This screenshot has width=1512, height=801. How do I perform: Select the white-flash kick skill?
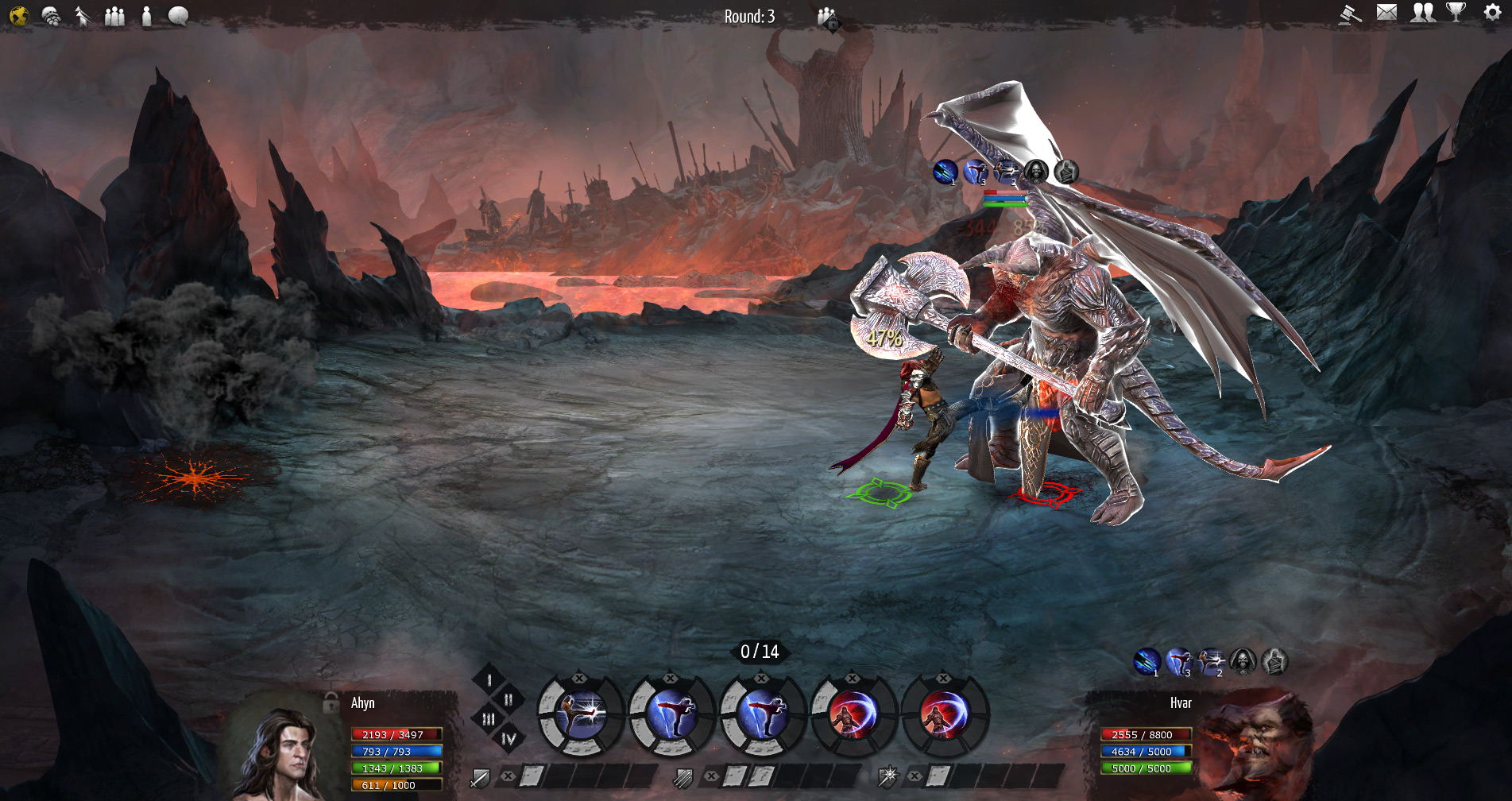581,715
